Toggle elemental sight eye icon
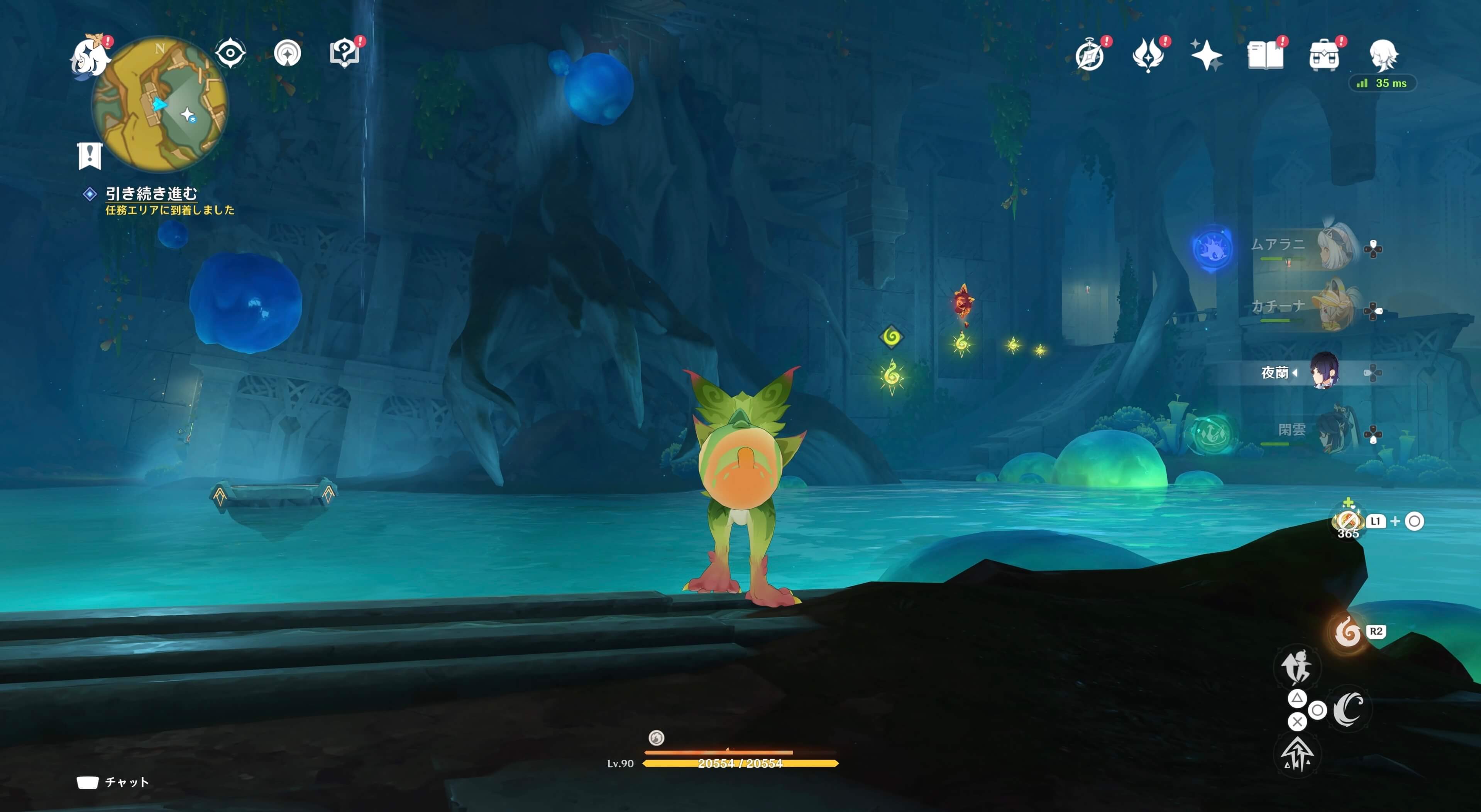 coord(230,54)
